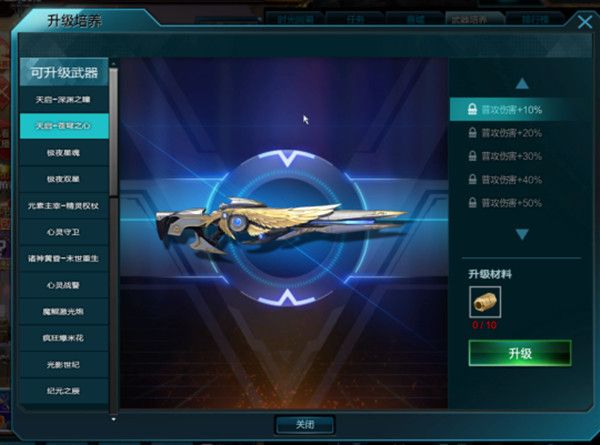Select 元素主宰-精灵权杖 weapon entry

pyautogui.click(x=64, y=206)
